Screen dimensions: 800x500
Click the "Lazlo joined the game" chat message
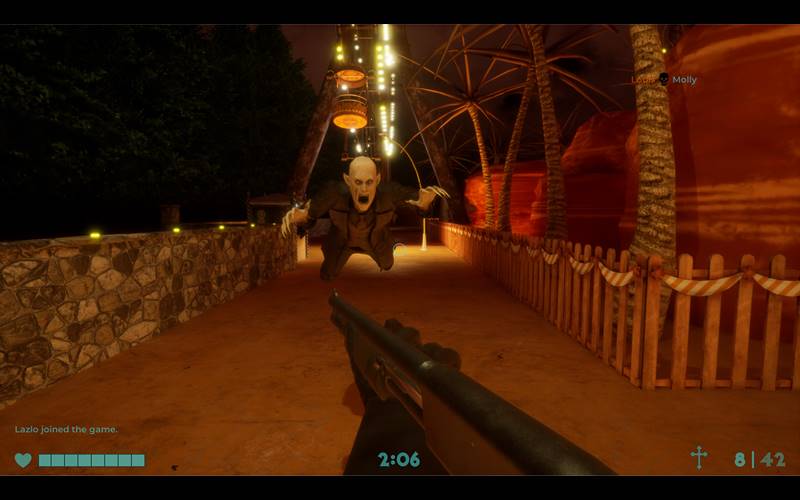click(66, 429)
